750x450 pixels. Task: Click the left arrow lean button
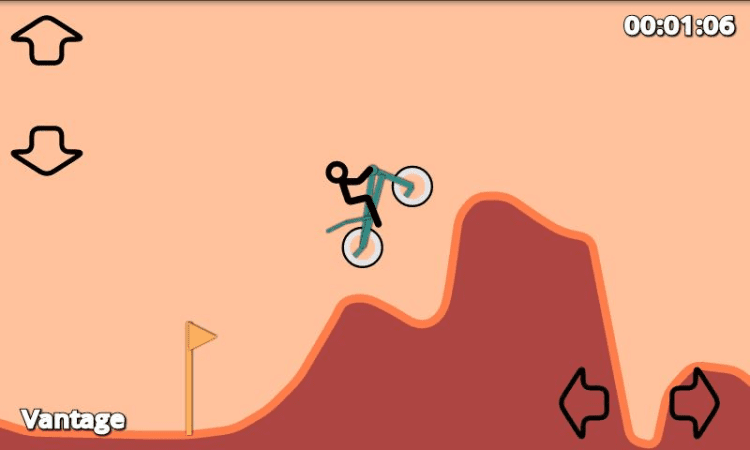click(x=585, y=402)
